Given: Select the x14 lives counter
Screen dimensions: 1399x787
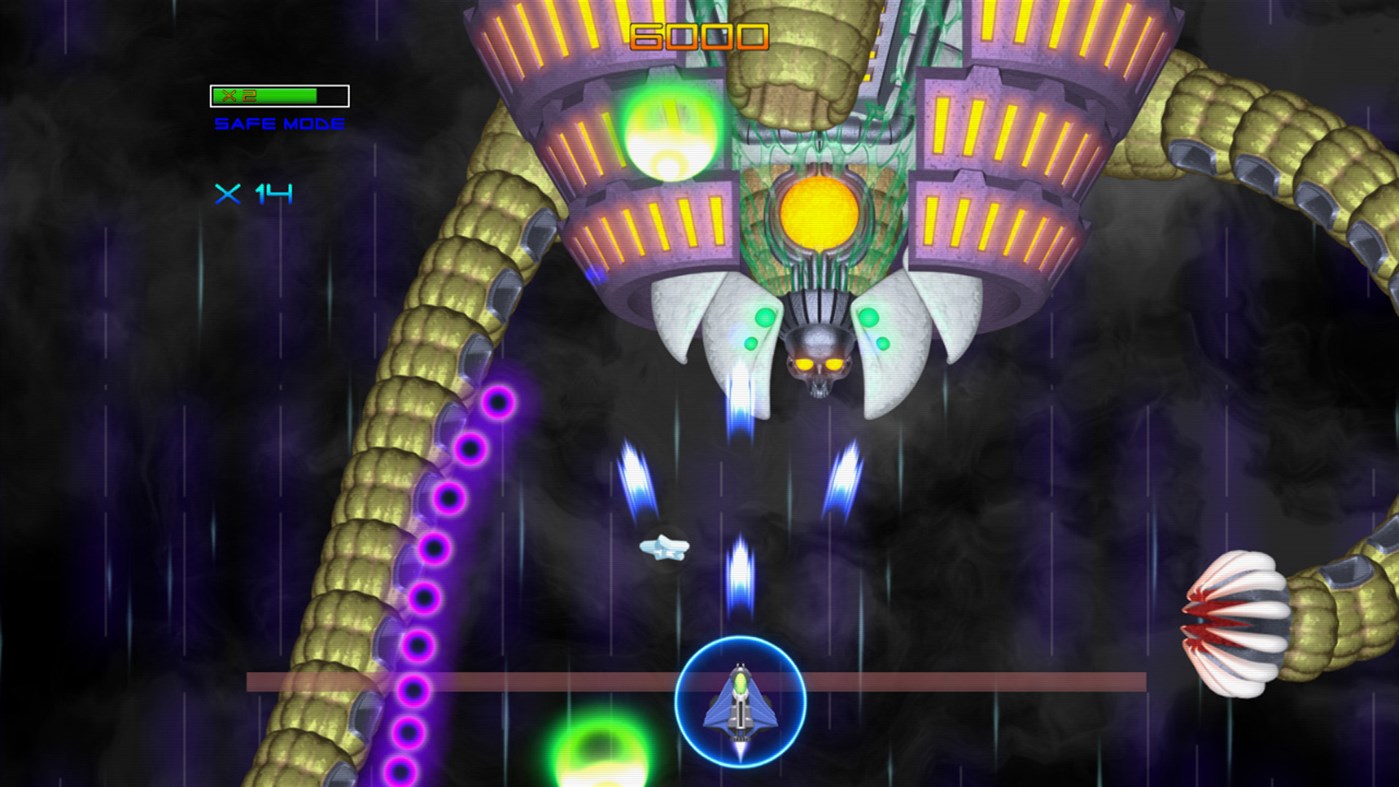Looking at the screenshot, I should click(x=253, y=196).
